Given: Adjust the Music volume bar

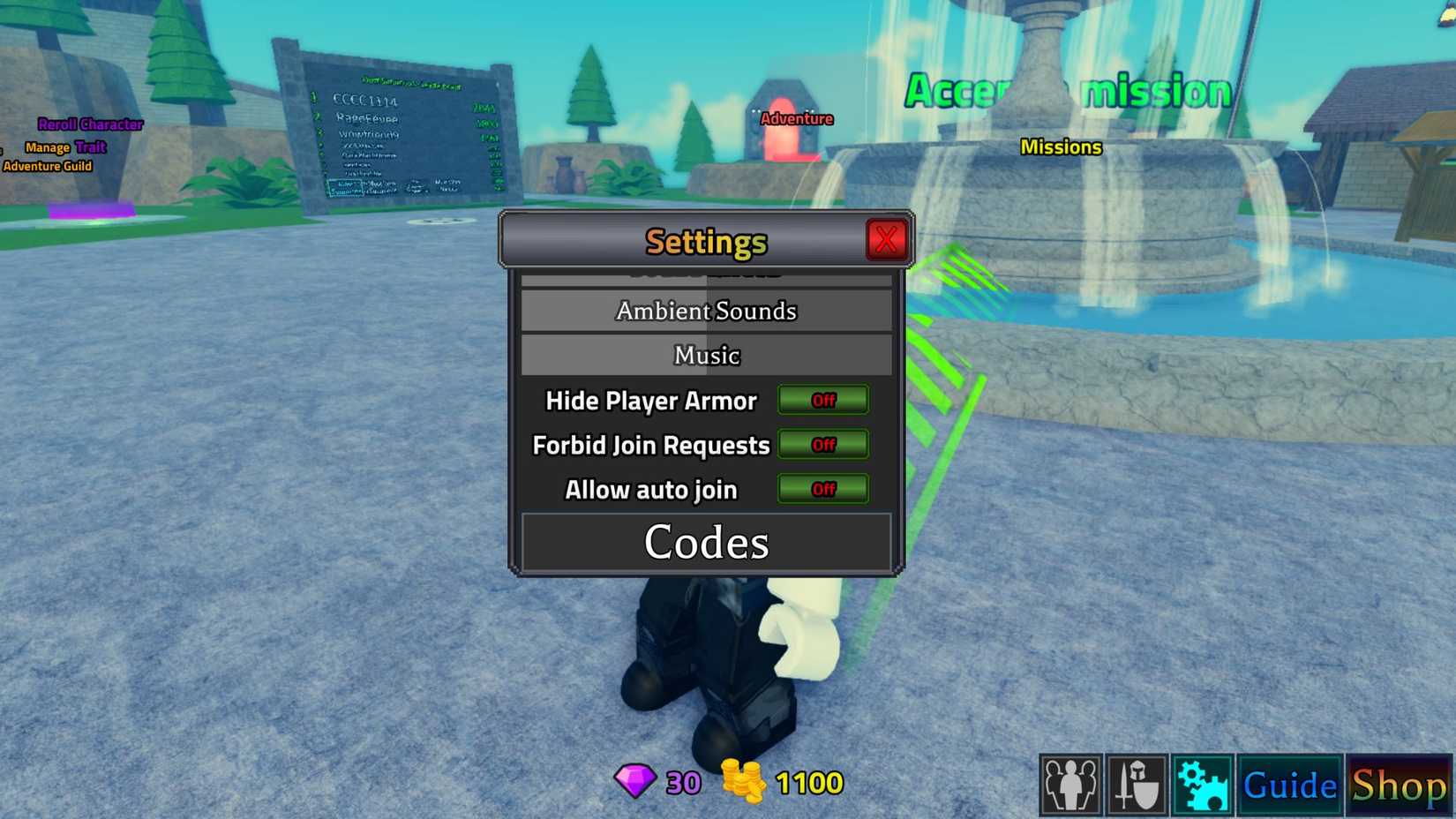Looking at the screenshot, I should click(x=706, y=356).
